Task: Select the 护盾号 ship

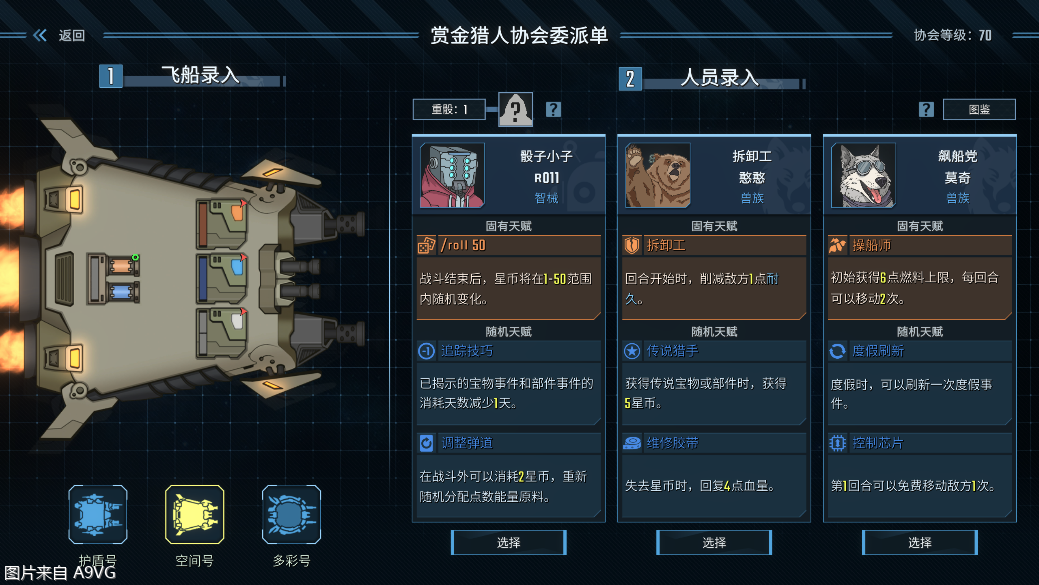Action: click(98, 515)
